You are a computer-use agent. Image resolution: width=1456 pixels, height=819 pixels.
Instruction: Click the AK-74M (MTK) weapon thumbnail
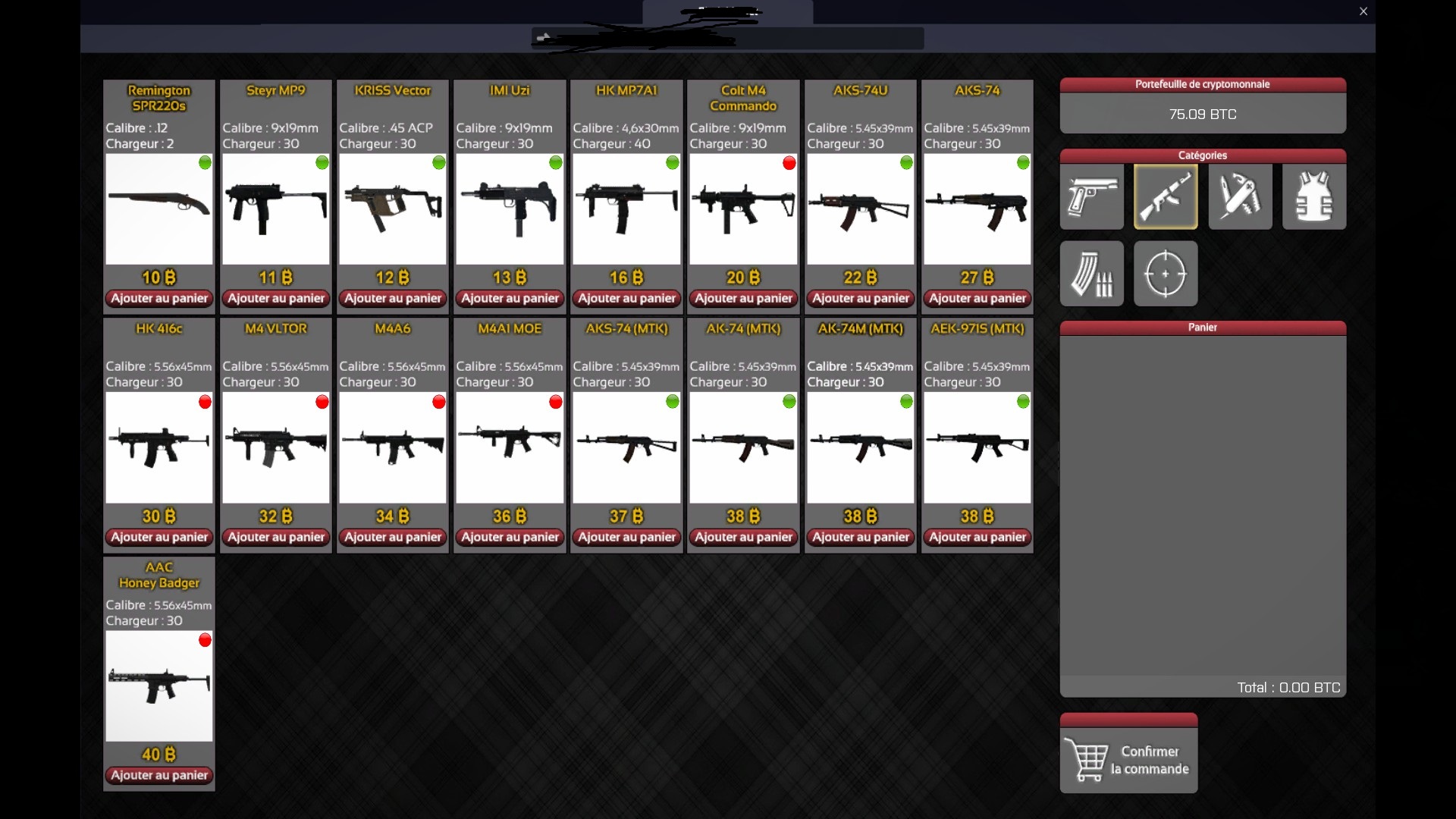[861, 447]
